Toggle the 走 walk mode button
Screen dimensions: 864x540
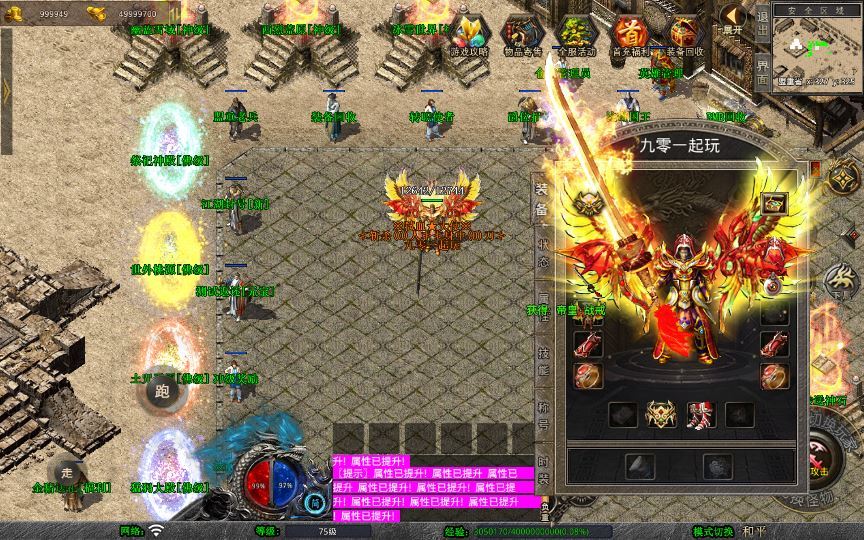67,472
